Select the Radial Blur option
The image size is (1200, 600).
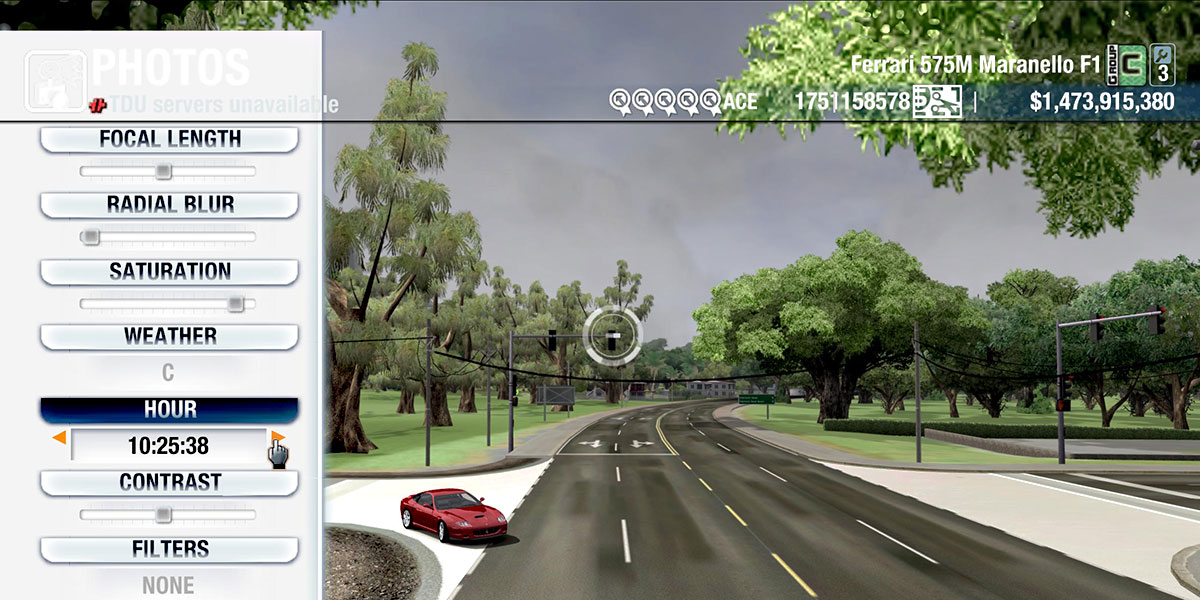[169, 205]
